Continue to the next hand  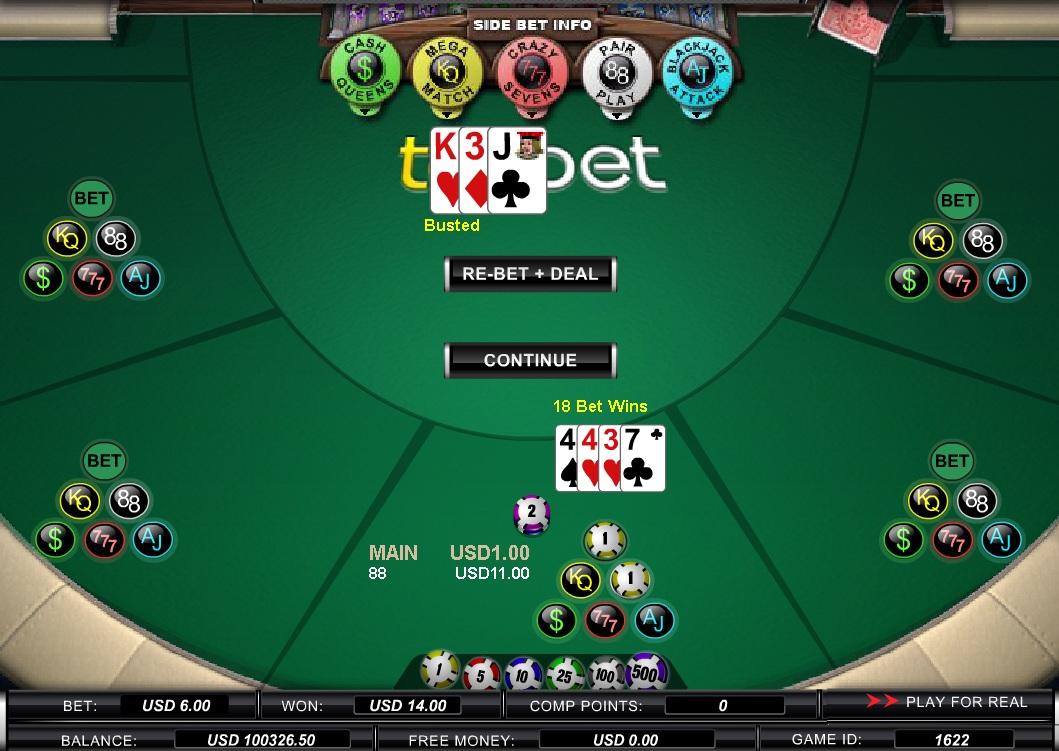coord(530,360)
